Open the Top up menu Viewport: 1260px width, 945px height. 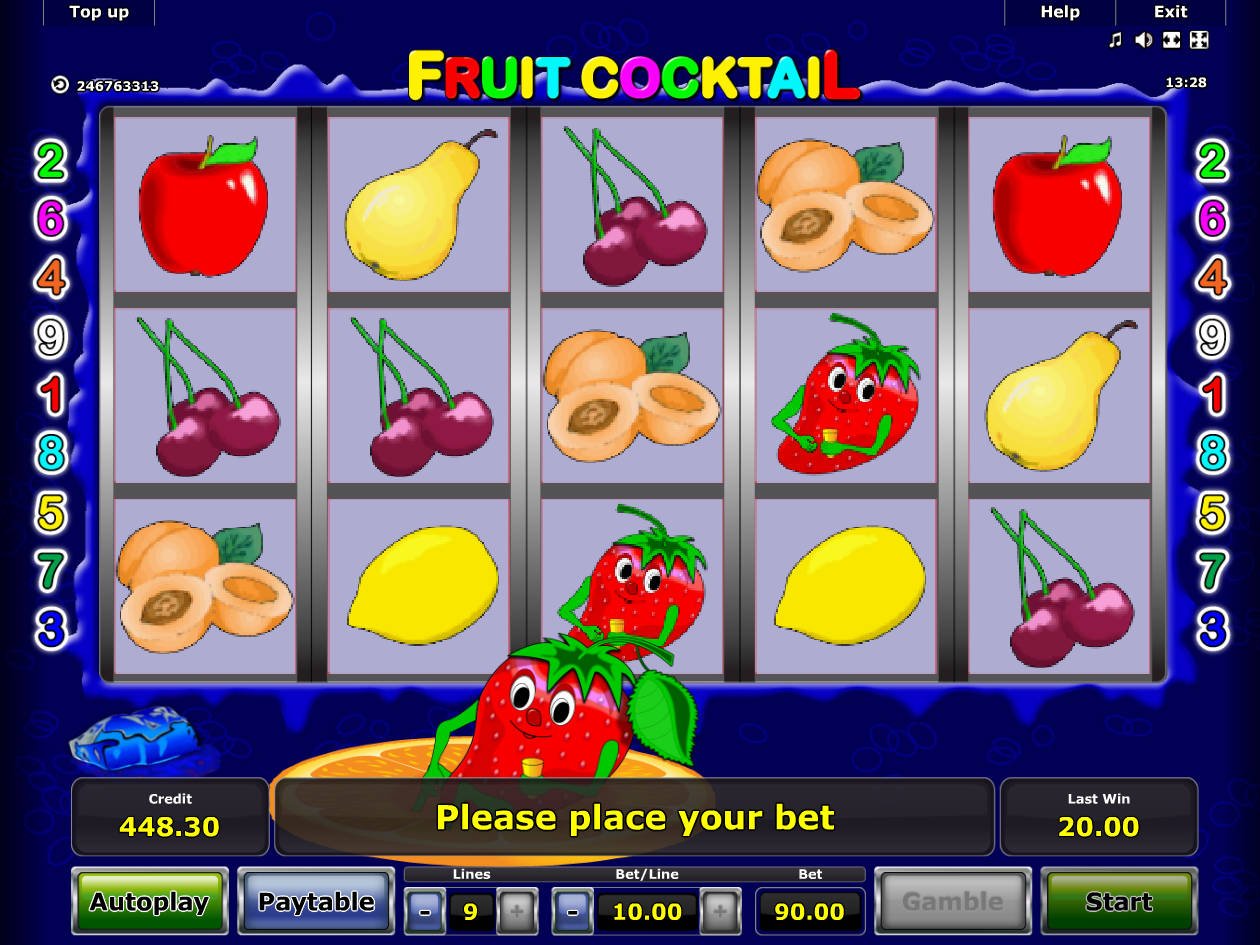[99, 12]
